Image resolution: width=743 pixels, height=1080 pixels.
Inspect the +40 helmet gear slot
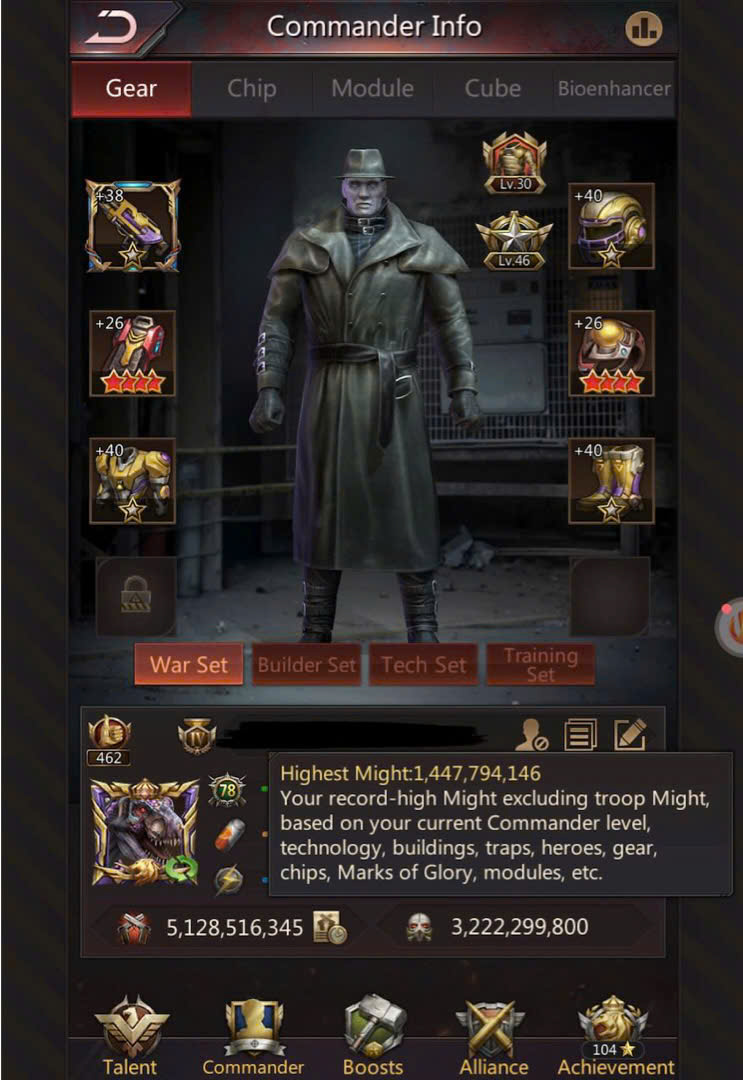(611, 226)
